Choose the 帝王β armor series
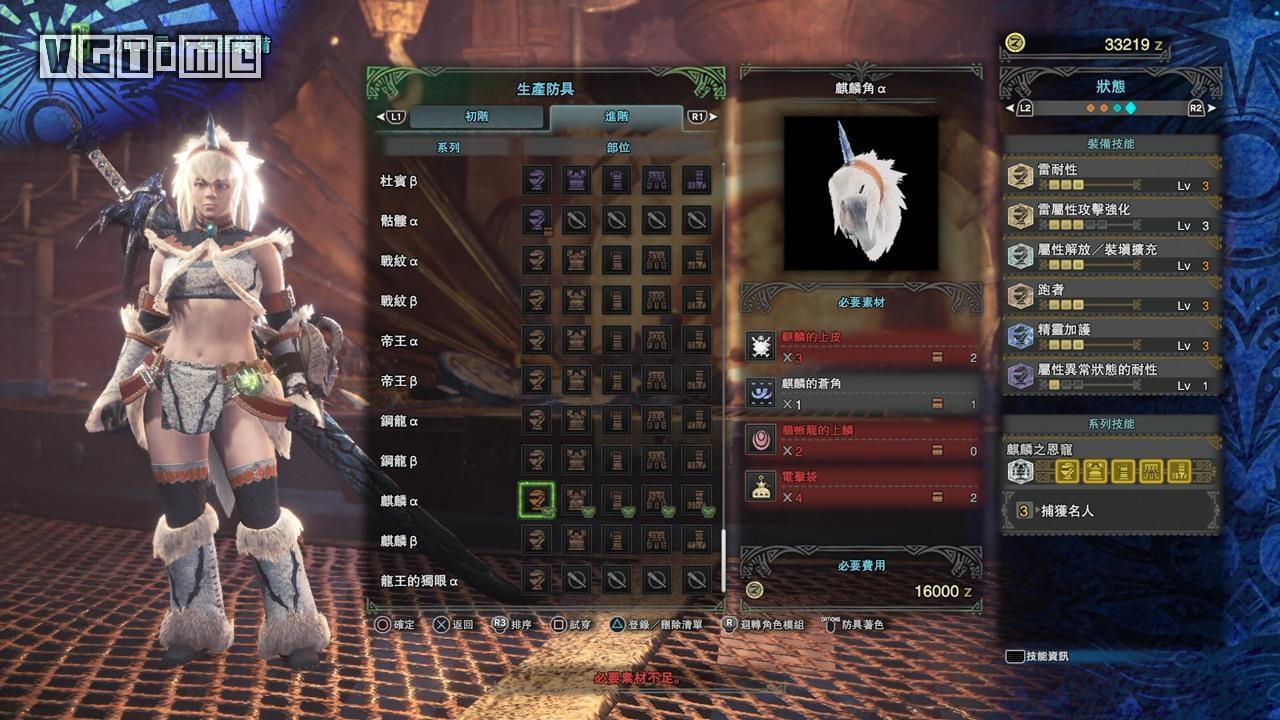This screenshot has height=720, width=1280. point(397,381)
